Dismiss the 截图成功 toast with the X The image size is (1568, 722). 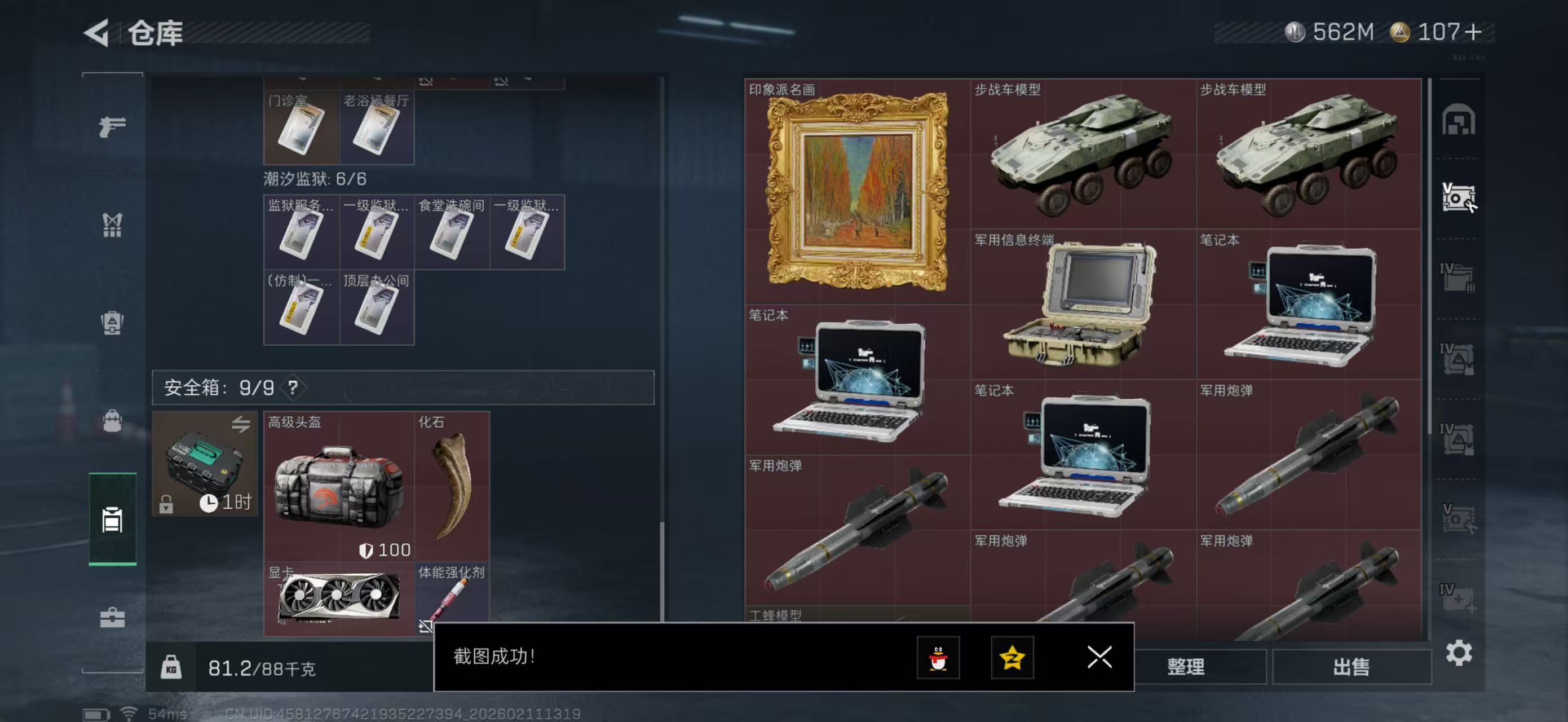(x=1099, y=658)
